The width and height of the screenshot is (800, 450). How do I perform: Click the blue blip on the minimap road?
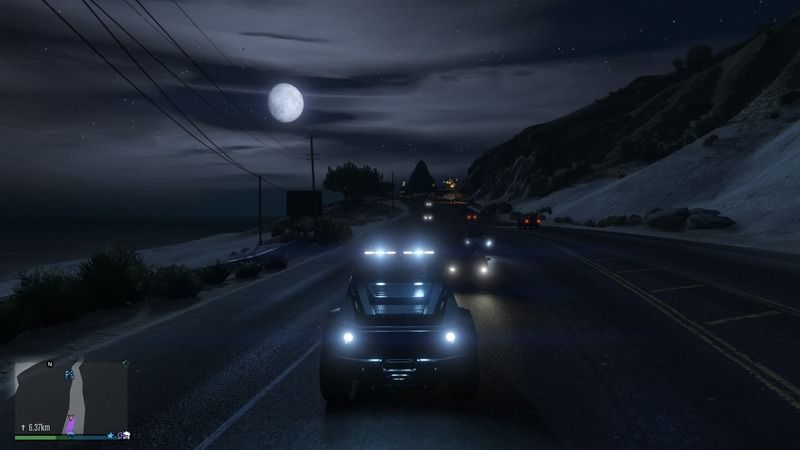coord(68,374)
